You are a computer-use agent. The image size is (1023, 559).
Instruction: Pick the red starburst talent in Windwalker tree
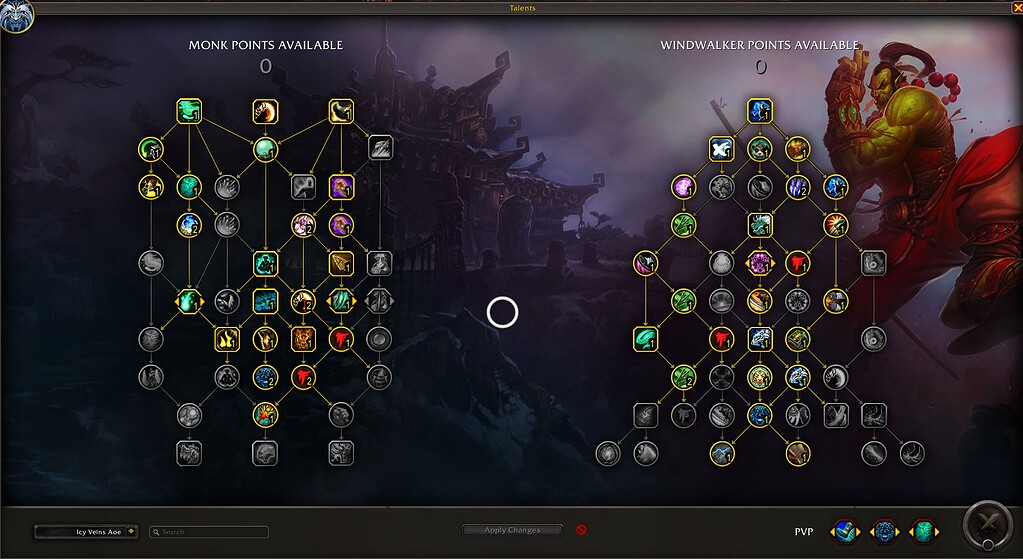pos(835,225)
